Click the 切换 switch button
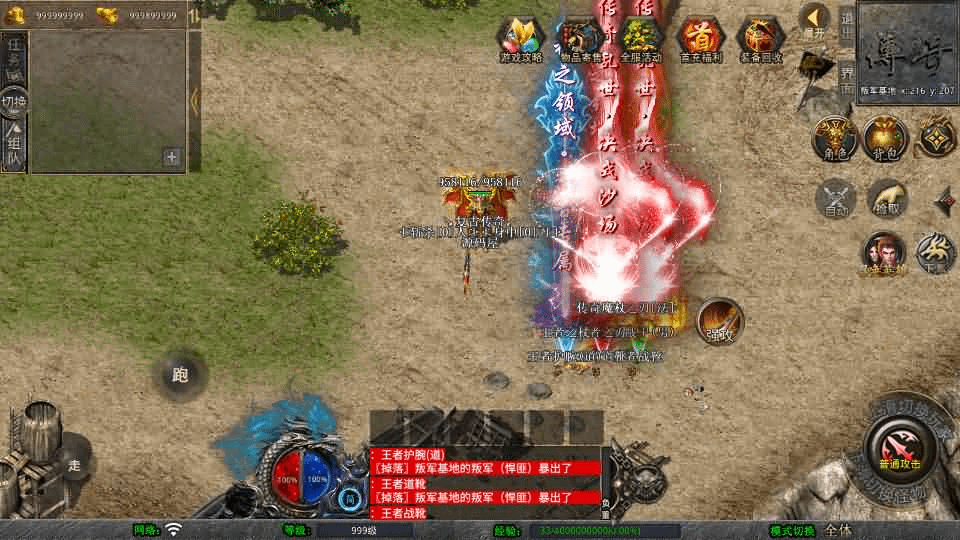The width and height of the screenshot is (960, 540). (14, 101)
